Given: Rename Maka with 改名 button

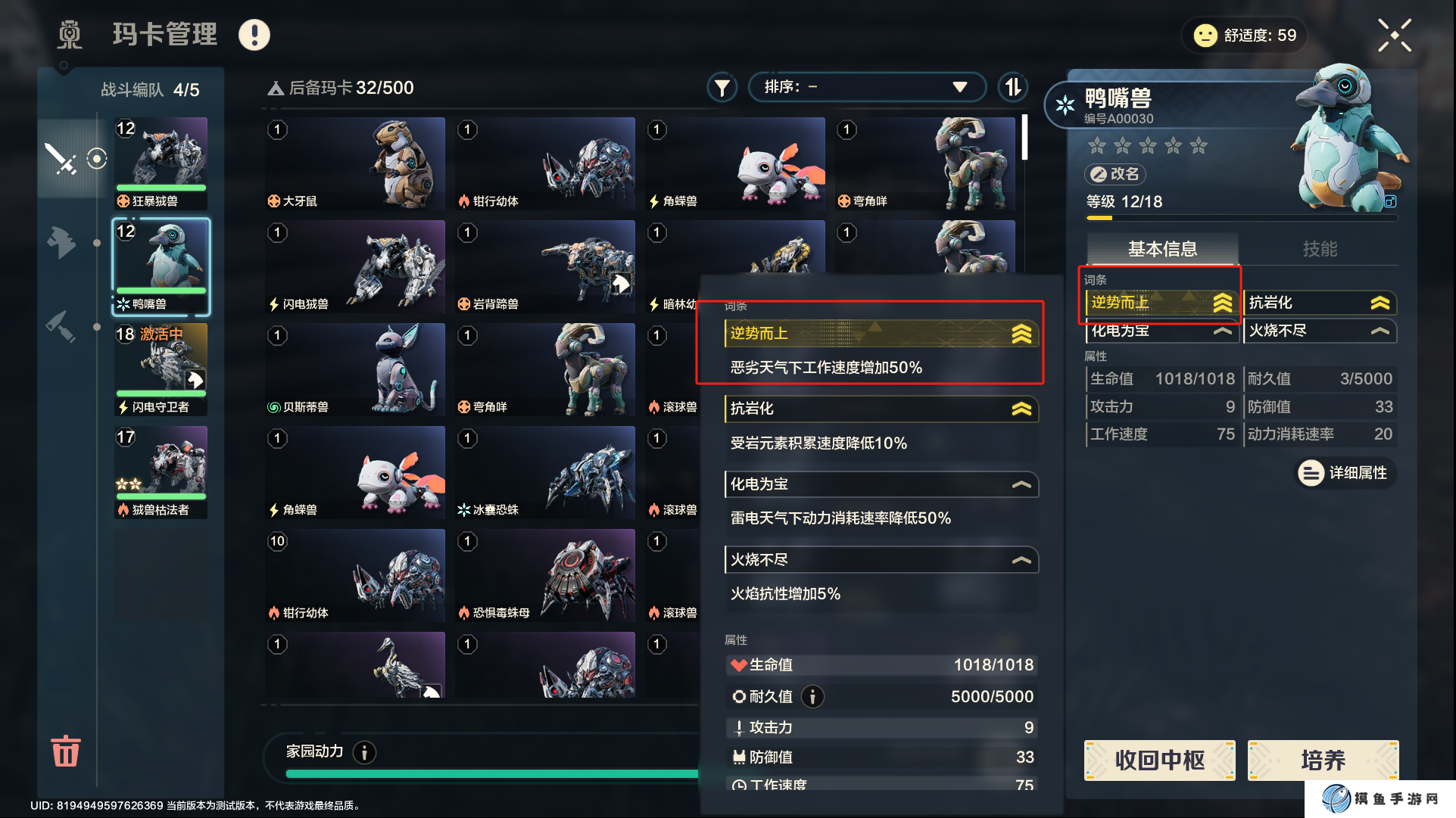Looking at the screenshot, I should click(1115, 174).
